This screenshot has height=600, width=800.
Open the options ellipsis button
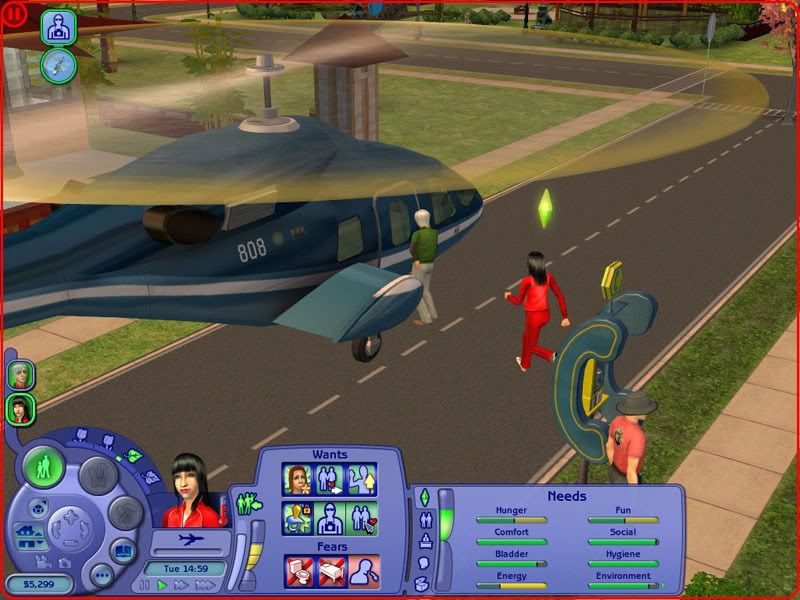[x=101, y=575]
